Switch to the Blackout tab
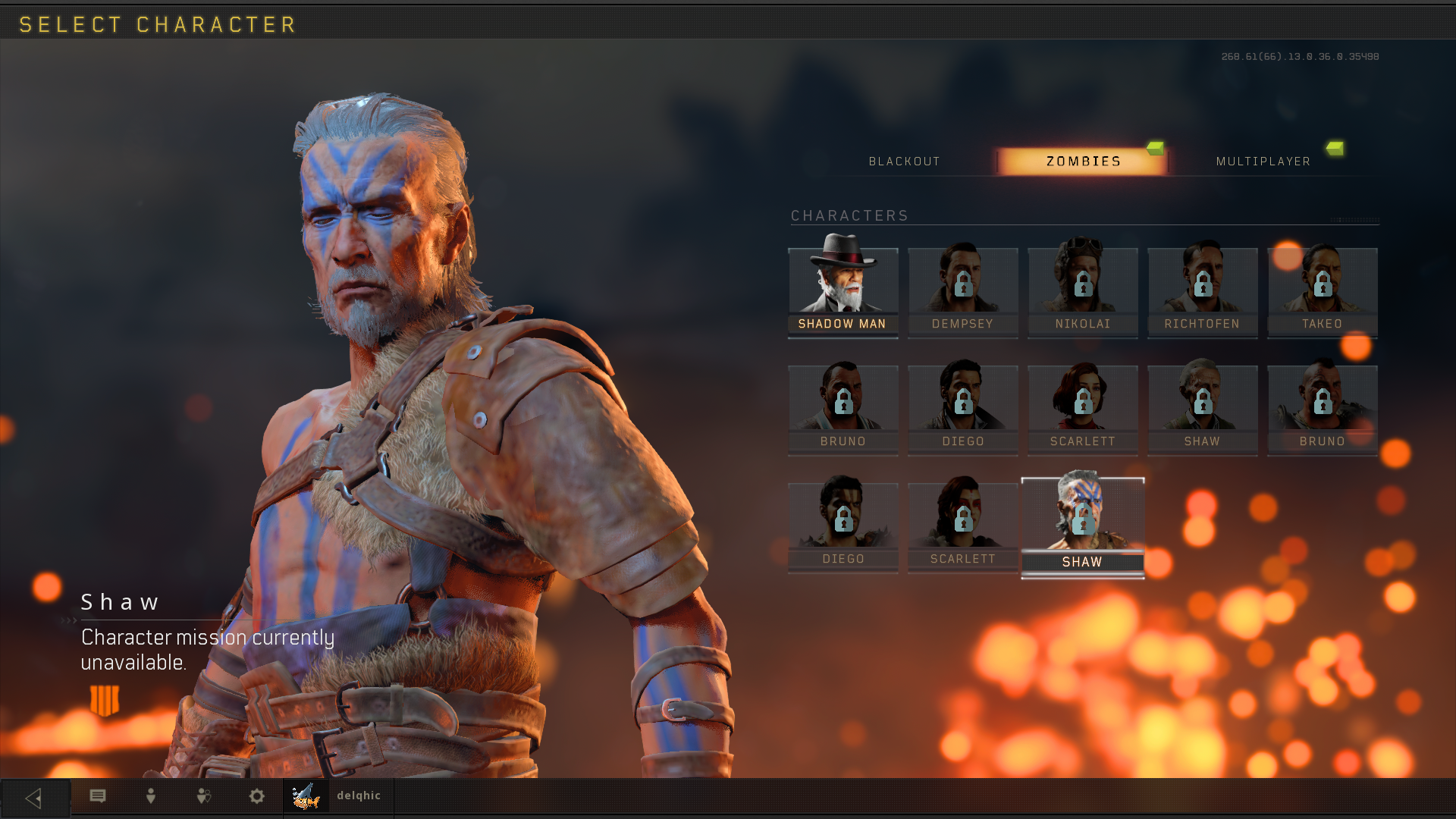1456x819 pixels. pos(905,161)
